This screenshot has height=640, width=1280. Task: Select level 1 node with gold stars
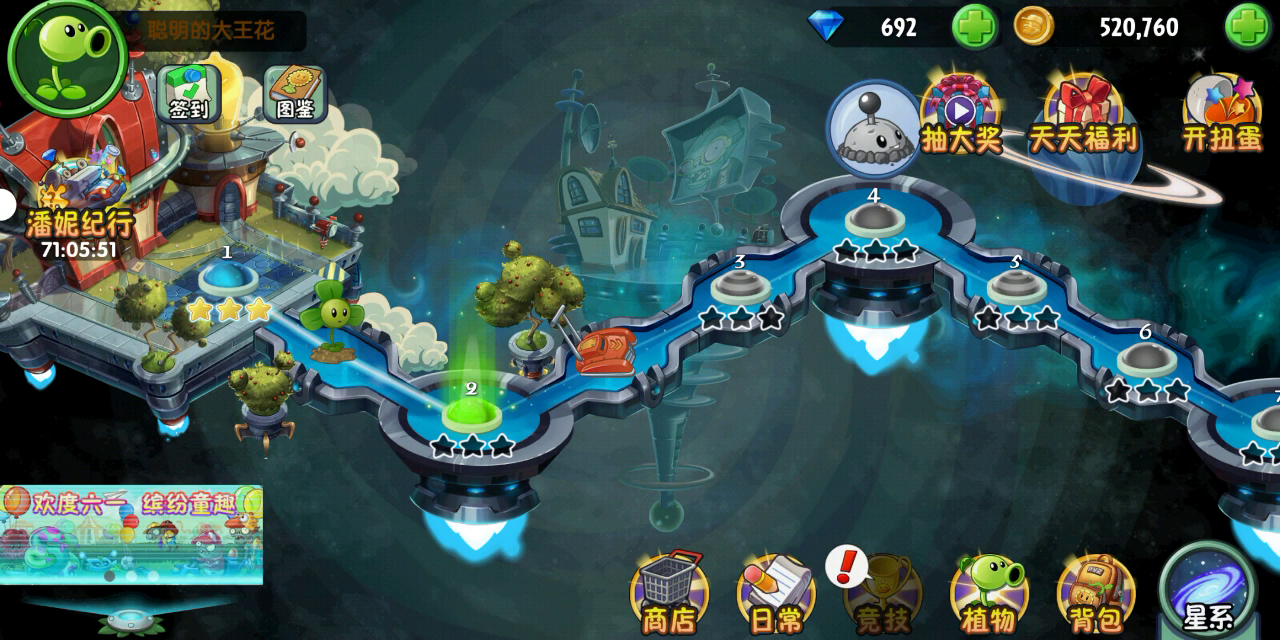coord(231,279)
